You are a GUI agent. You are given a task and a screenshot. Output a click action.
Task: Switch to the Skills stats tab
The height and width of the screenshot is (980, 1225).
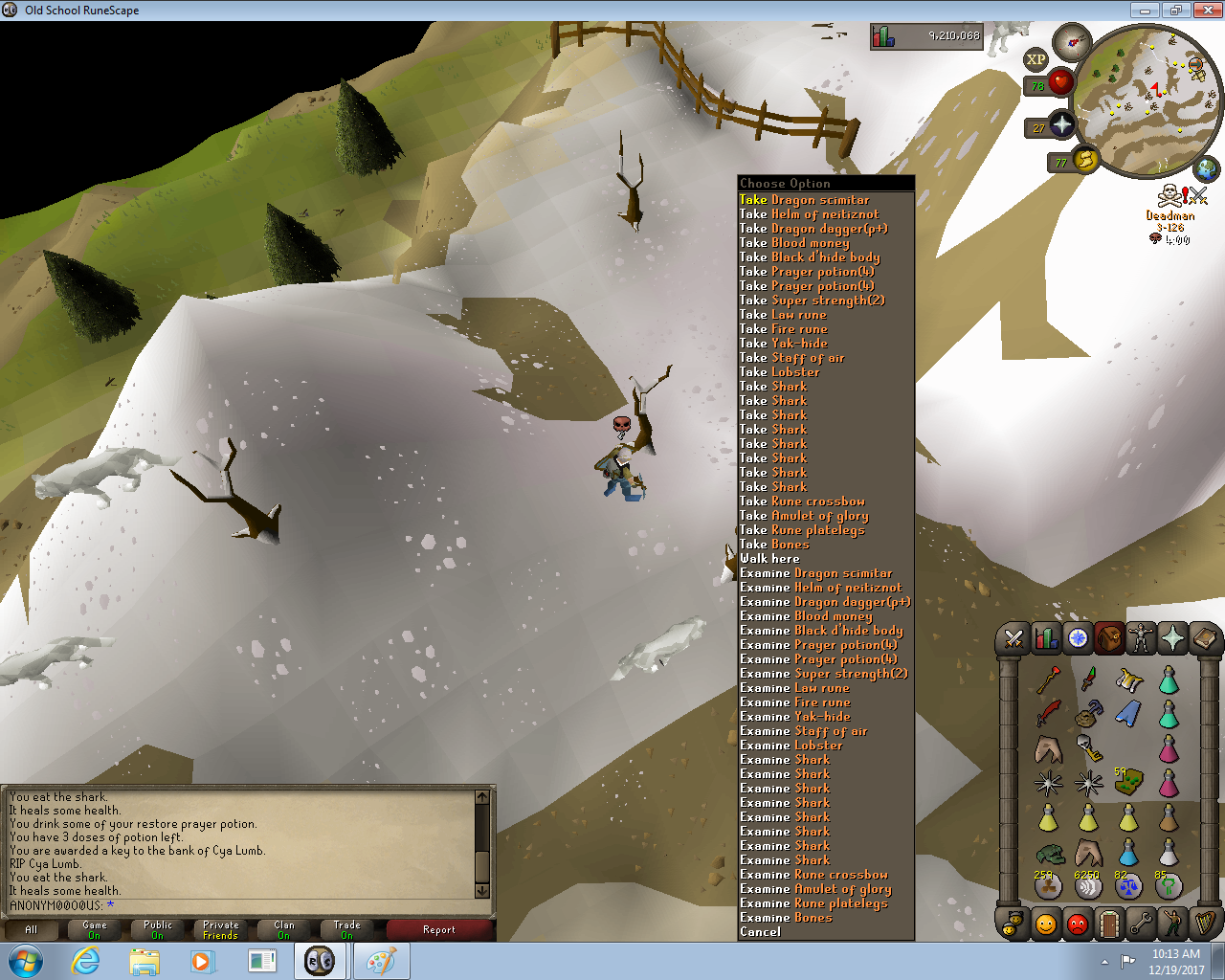(1046, 638)
